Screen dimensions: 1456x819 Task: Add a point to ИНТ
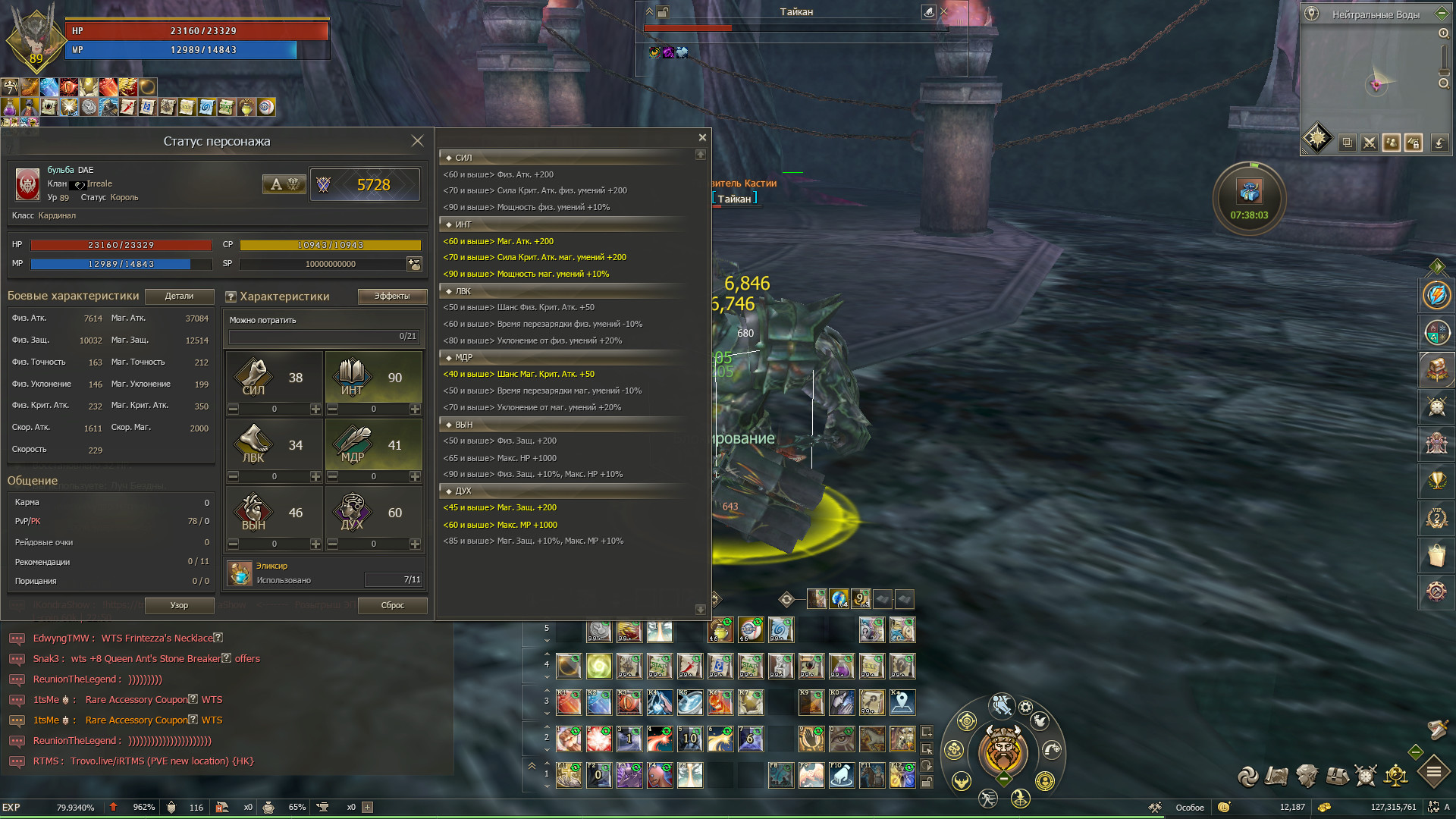click(415, 409)
